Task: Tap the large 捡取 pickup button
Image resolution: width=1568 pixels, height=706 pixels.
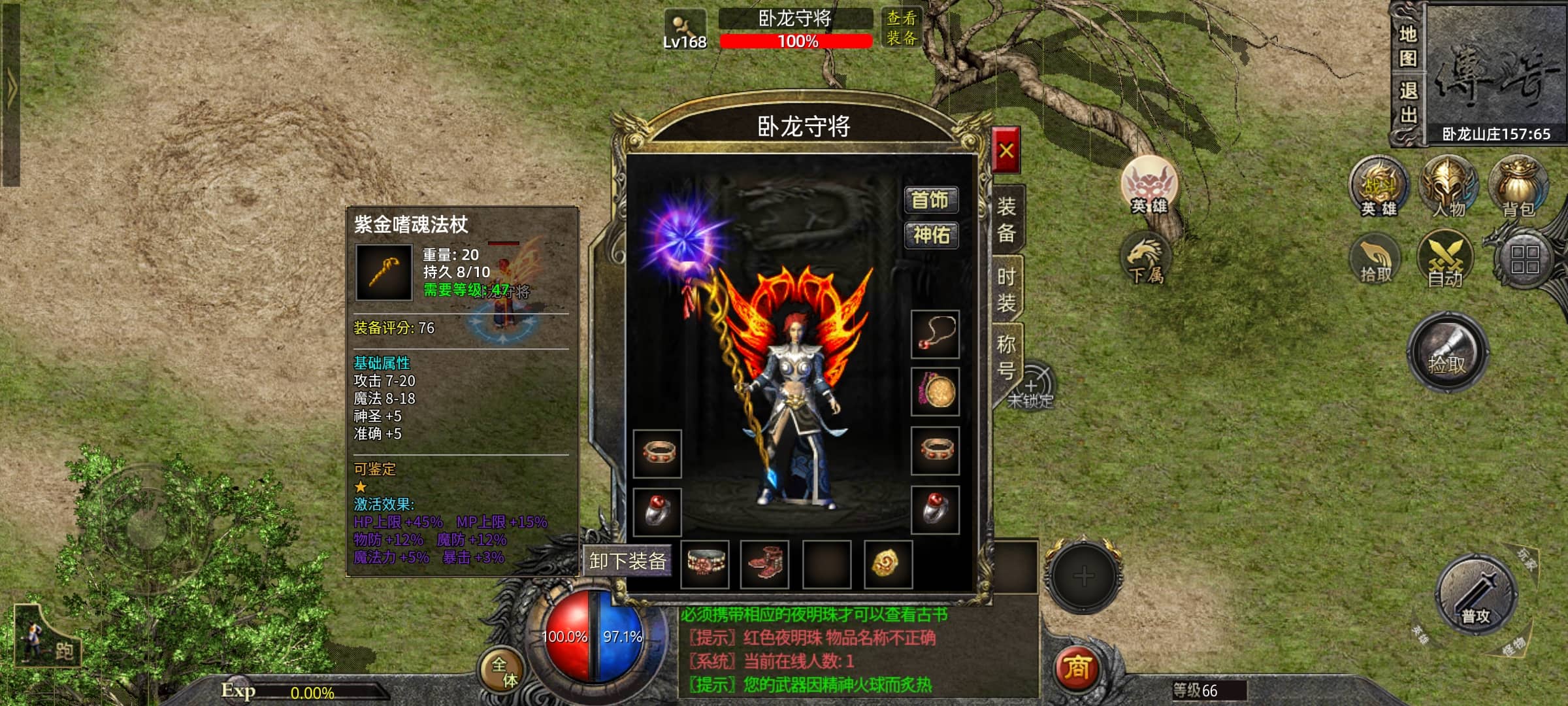Action: [x=1447, y=353]
